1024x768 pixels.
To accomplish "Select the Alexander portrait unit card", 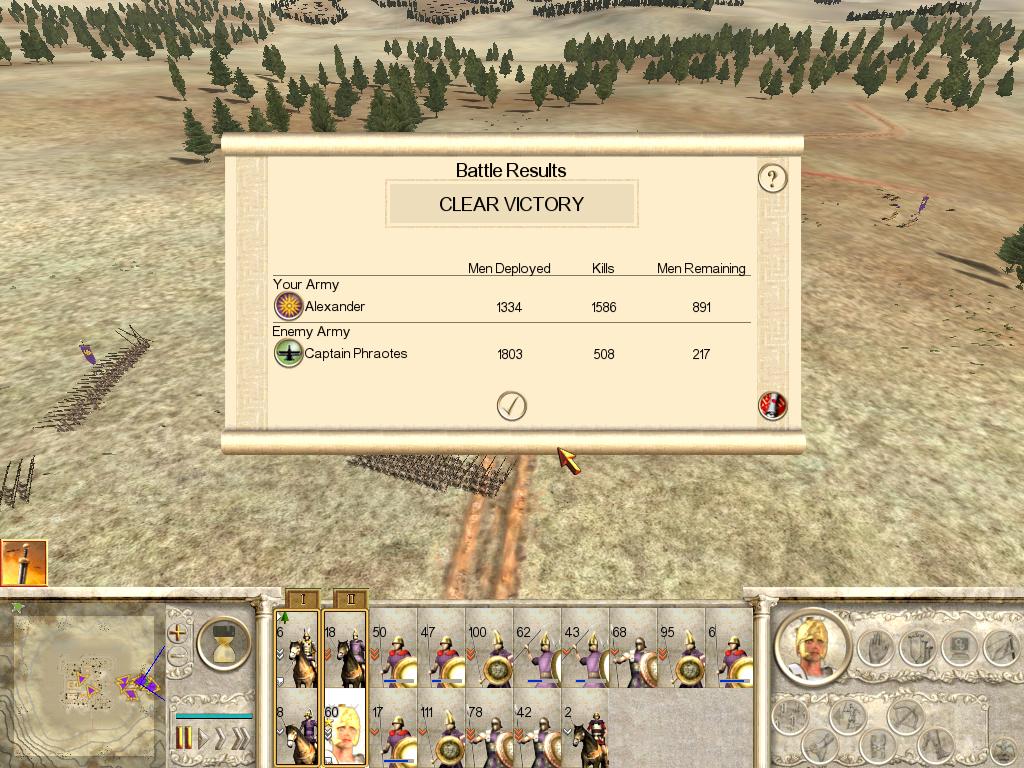I will (345, 727).
